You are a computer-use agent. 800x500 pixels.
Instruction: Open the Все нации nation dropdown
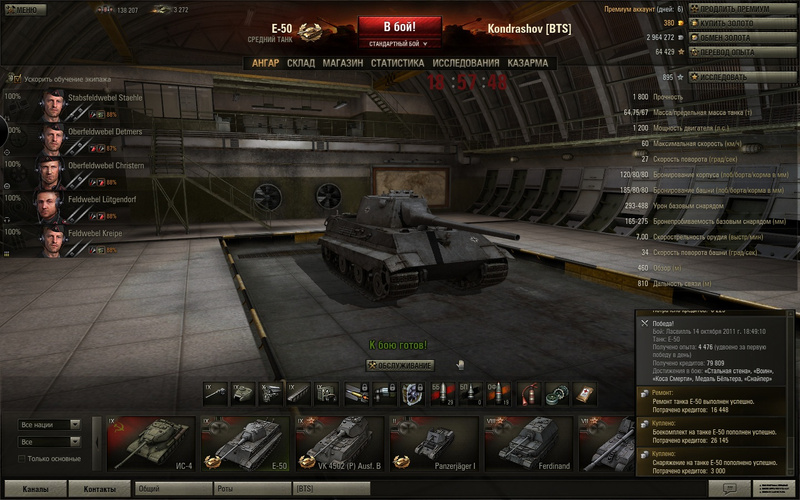49,425
